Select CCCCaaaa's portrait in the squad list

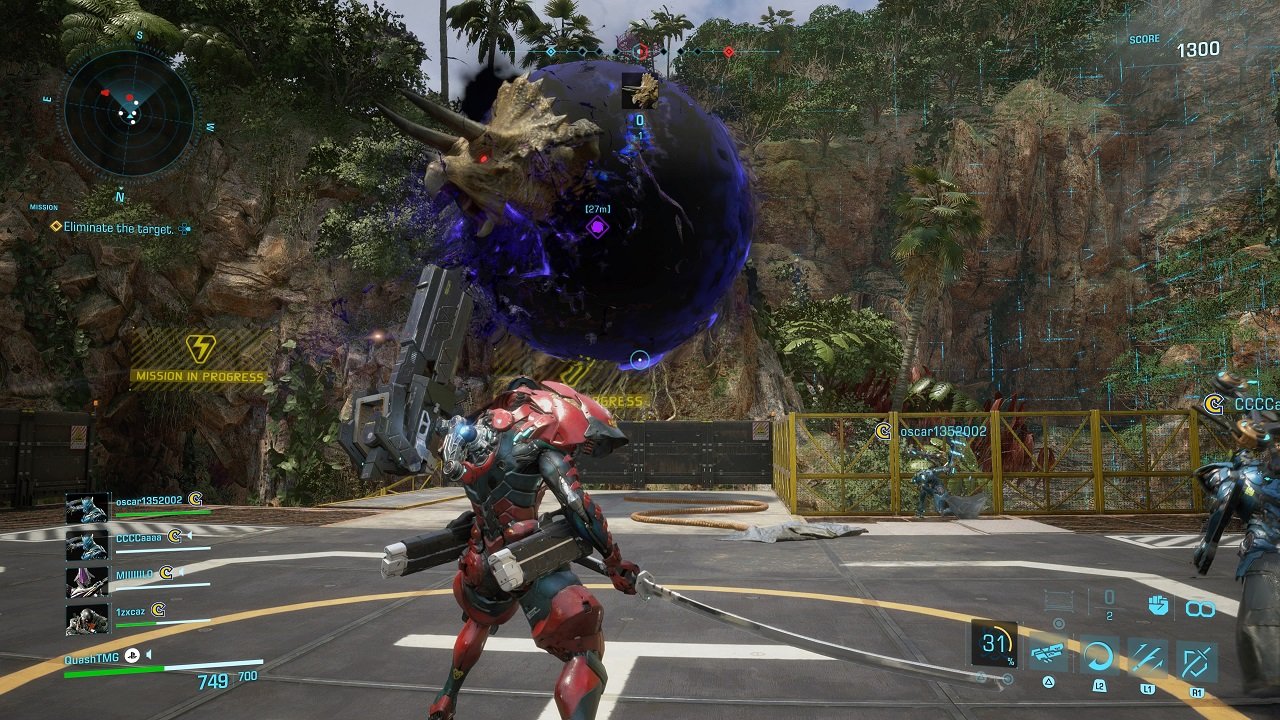click(86, 544)
